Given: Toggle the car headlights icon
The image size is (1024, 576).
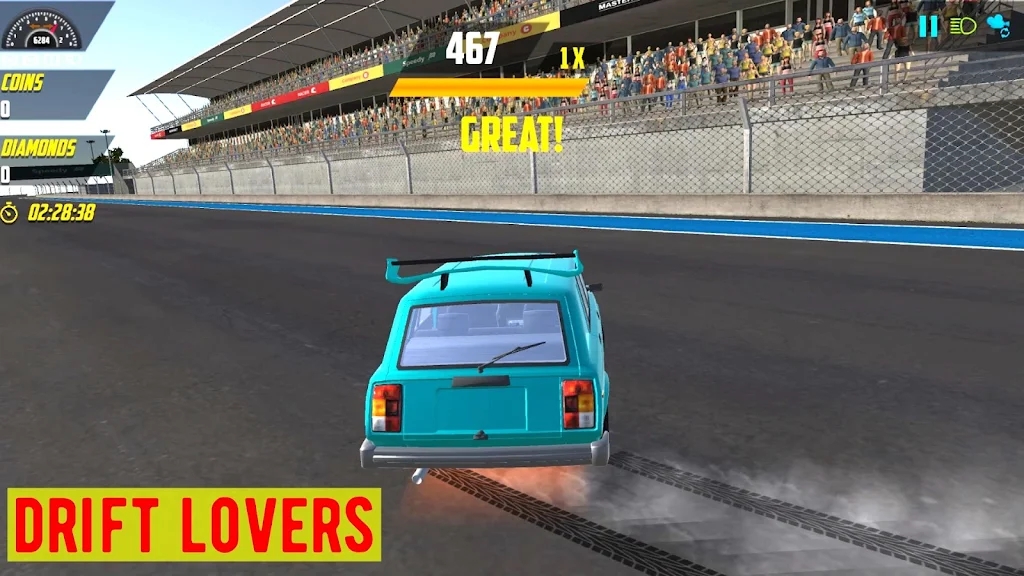Looking at the screenshot, I should [x=963, y=27].
